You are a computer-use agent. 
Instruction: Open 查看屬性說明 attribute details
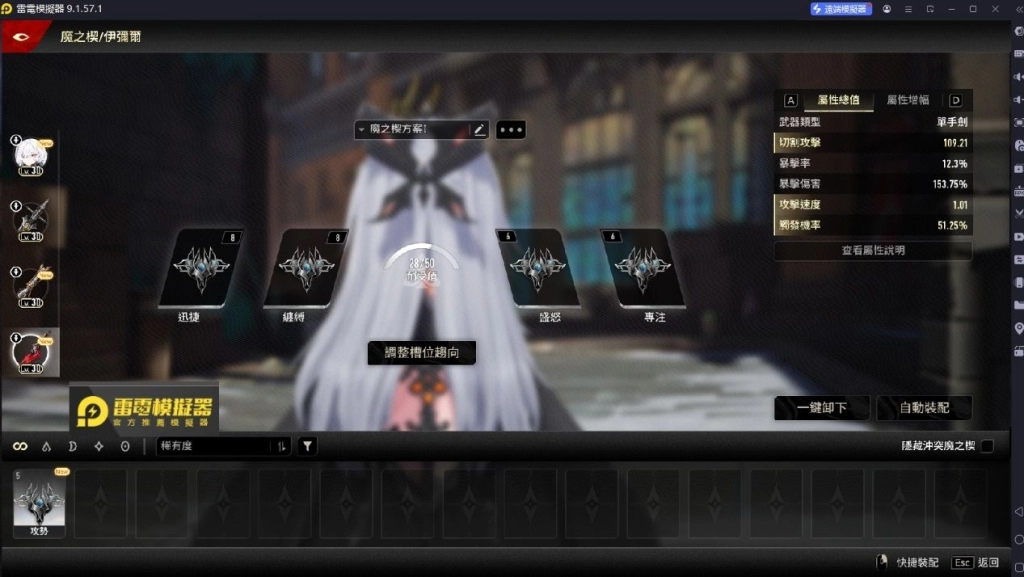point(872,250)
